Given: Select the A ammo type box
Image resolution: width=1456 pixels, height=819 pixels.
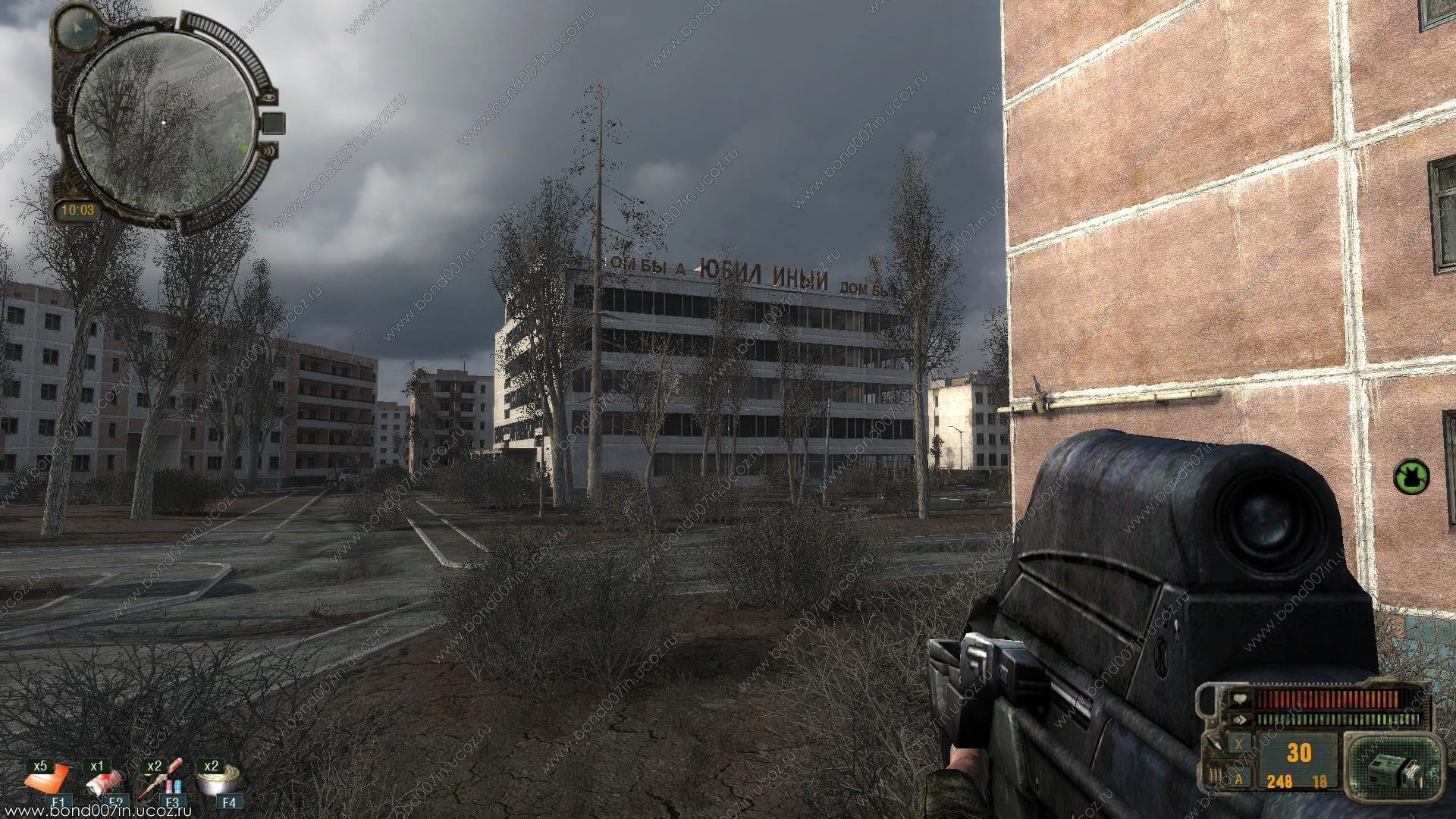Looking at the screenshot, I should pos(1239,778).
